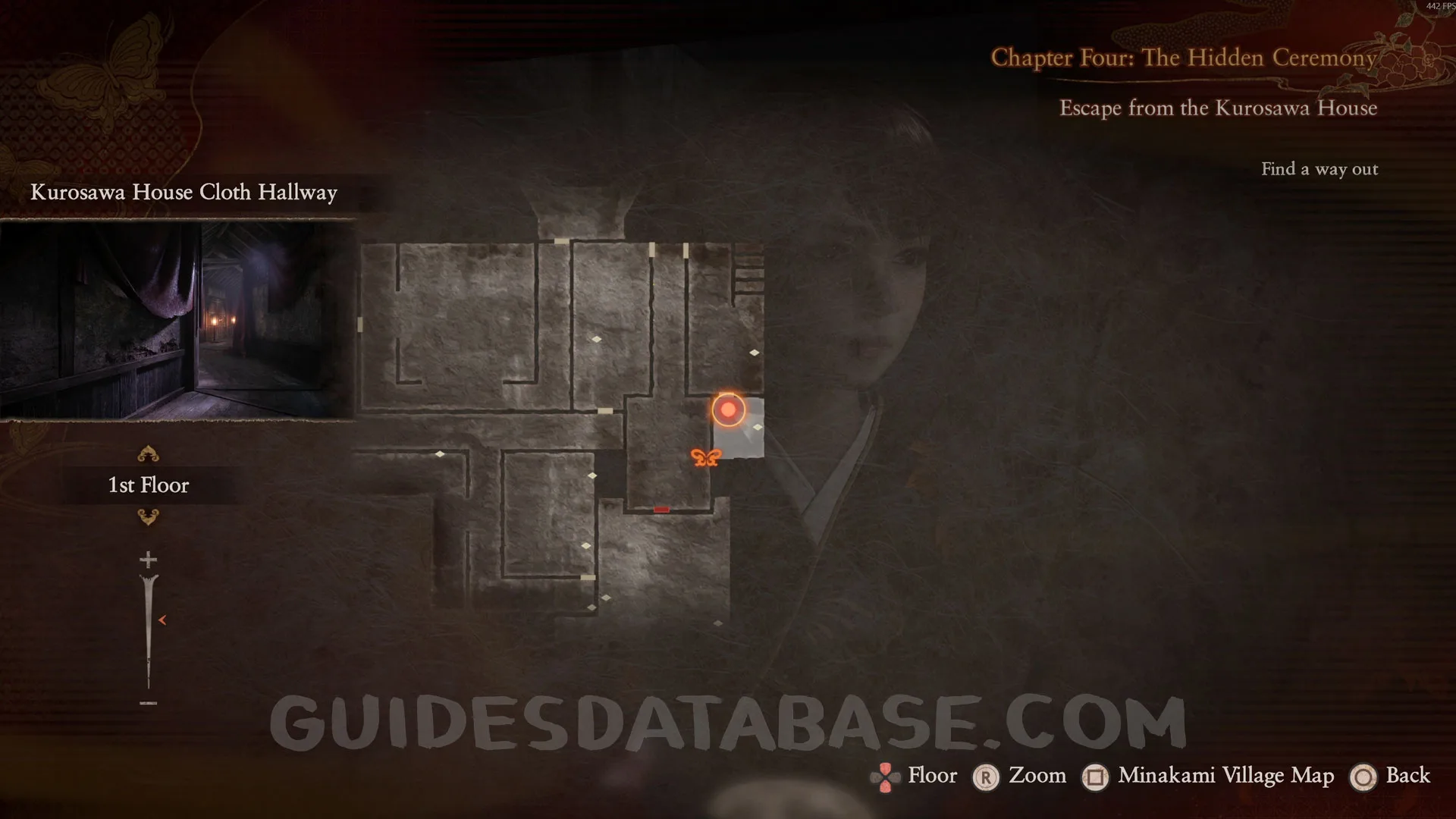
Task: Select the glowing red player location marker
Action: pyautogui.click(x=728, y=409)
